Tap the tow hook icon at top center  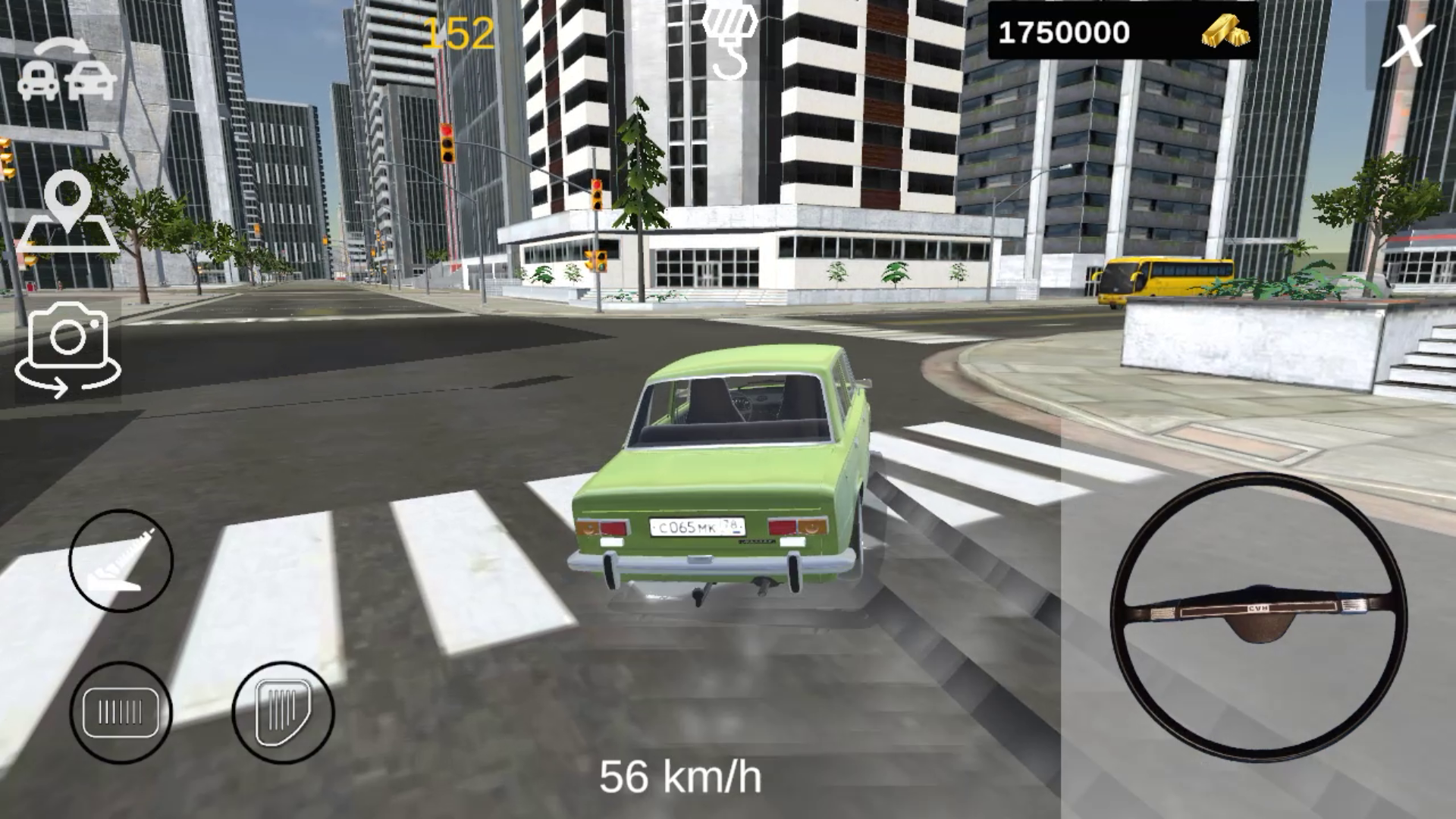(730, 42)
